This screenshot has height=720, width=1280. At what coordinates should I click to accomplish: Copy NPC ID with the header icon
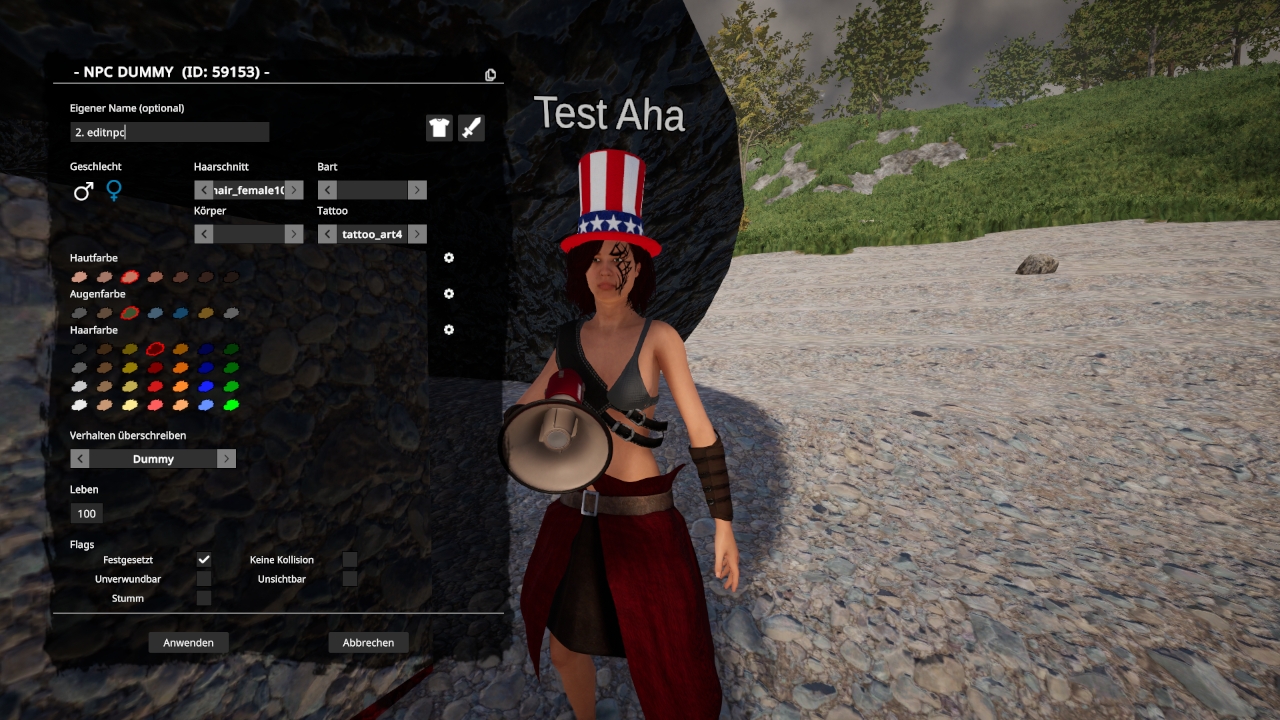pyautogui.click(x=490, y=74)
